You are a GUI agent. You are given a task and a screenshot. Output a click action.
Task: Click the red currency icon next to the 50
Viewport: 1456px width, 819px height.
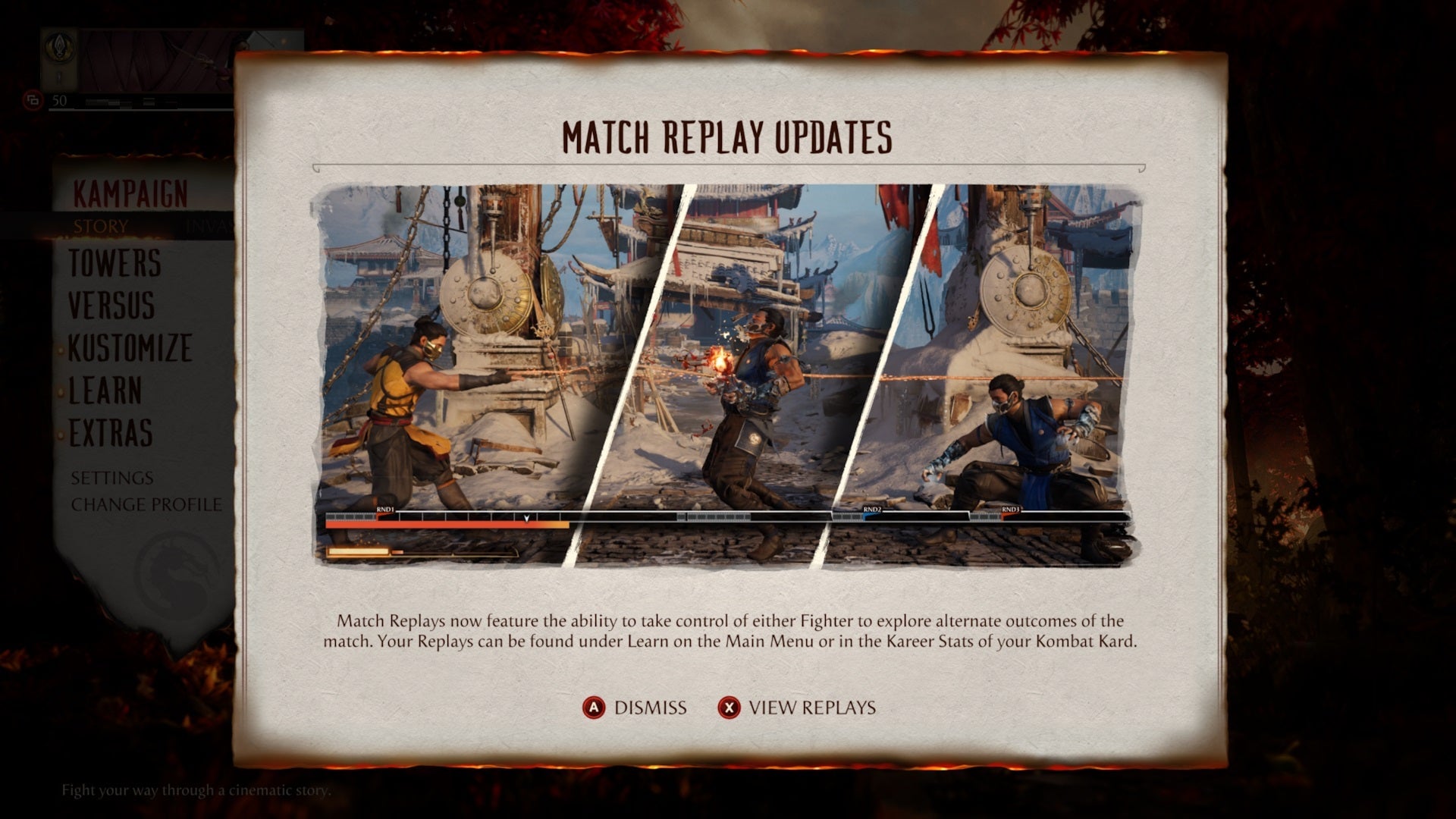(x=31, y=99)
